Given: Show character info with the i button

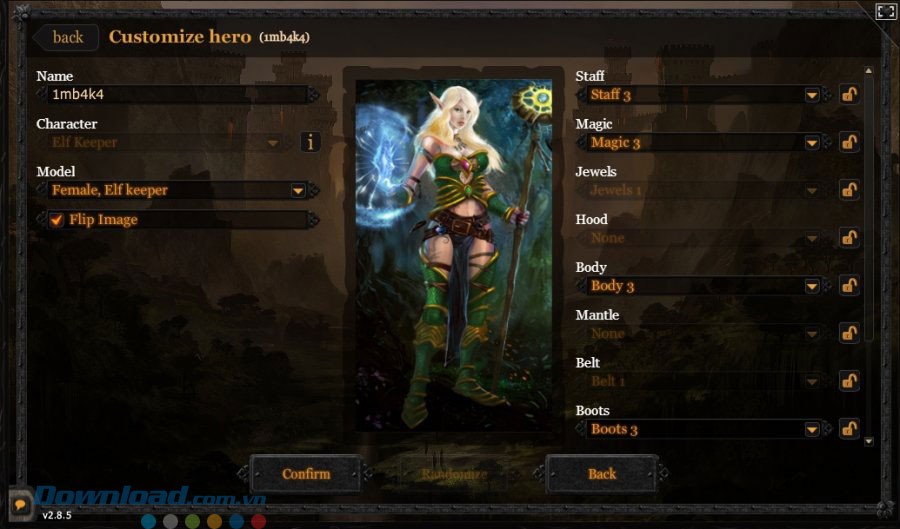Looking at the screenshot, I should pos(309,142).
